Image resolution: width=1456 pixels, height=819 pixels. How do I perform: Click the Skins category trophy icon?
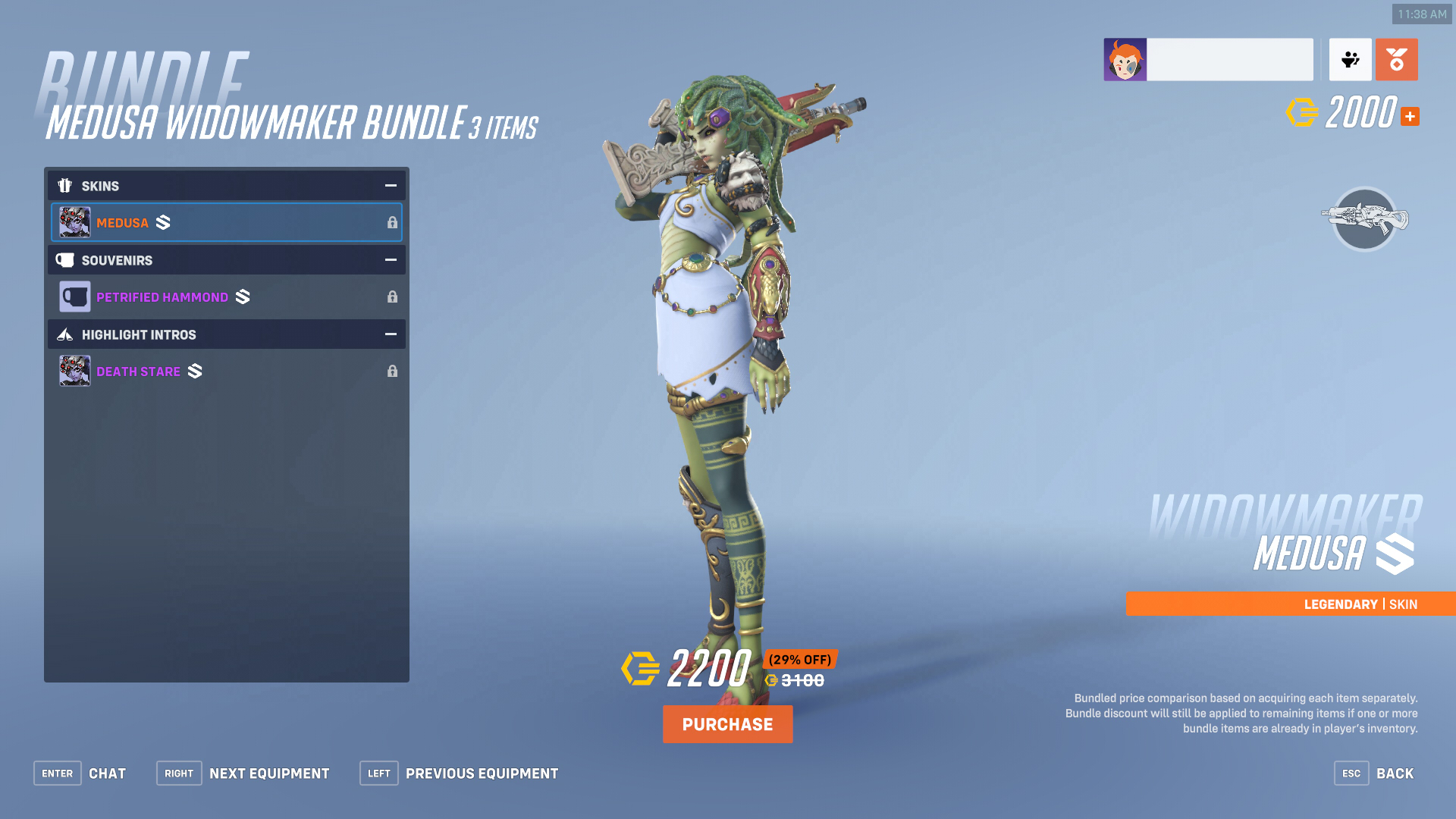coord(65,185)
